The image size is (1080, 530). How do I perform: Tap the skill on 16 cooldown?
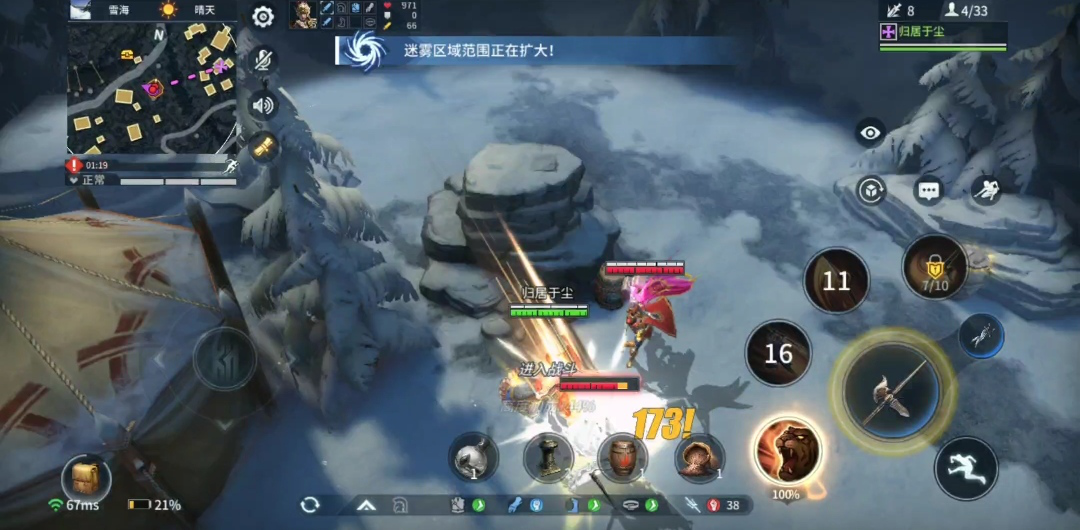[778, 353]
